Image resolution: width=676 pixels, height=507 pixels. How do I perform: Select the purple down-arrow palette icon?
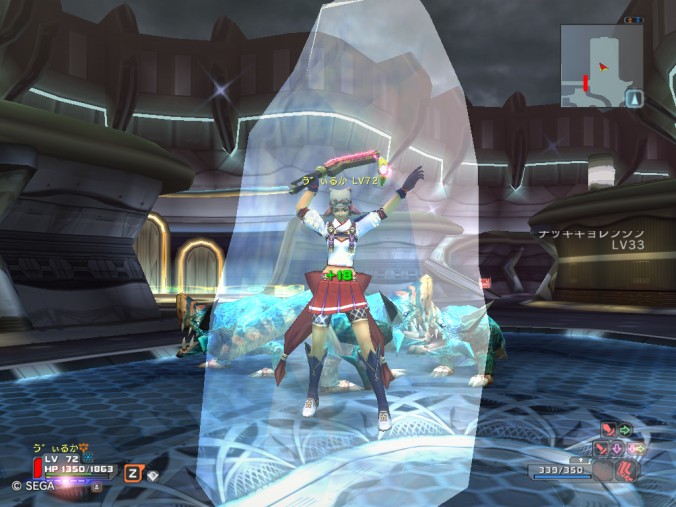coord(618,449)
